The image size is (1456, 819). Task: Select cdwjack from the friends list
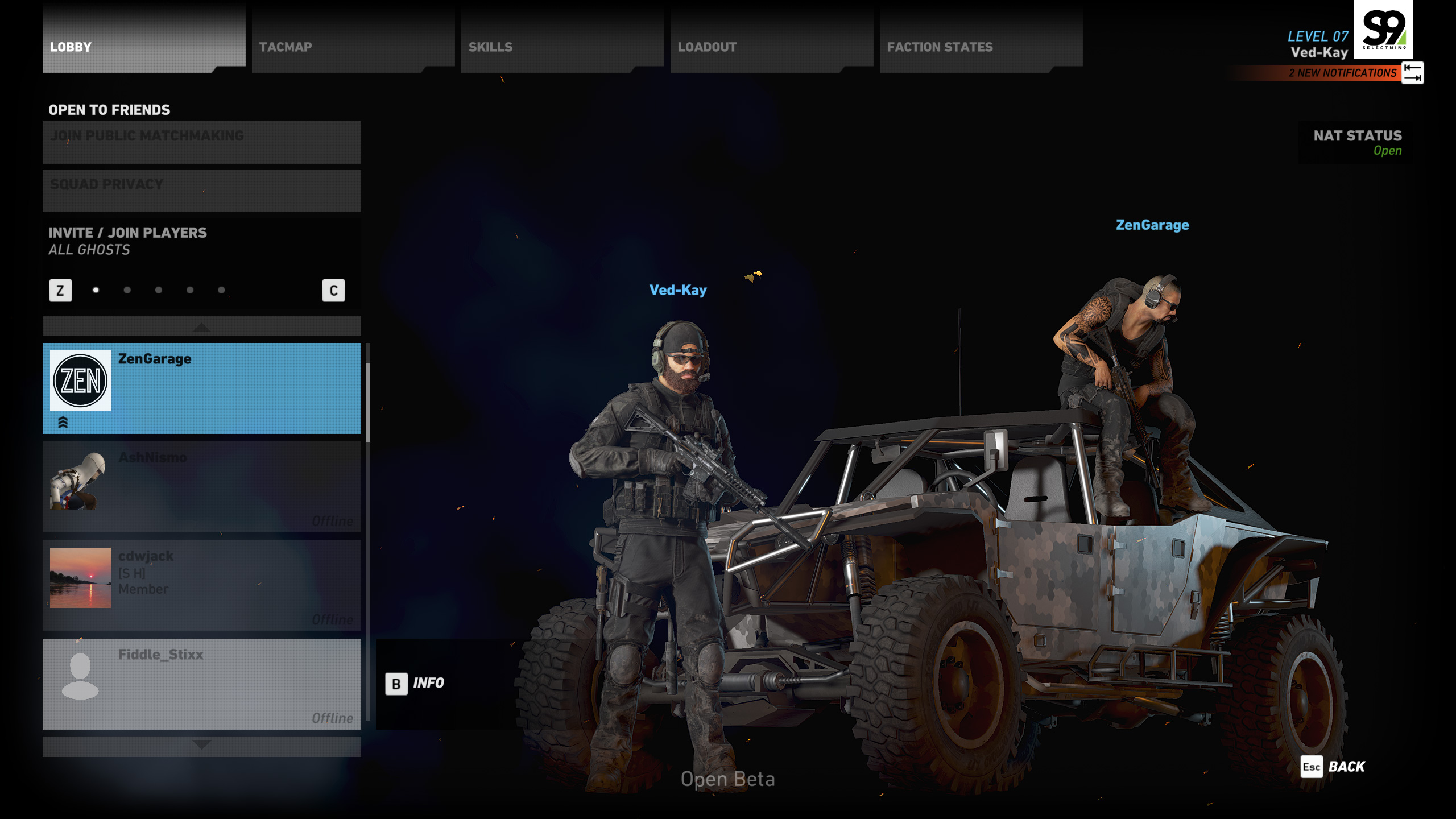pyautogui.click(x=201, y=585)
